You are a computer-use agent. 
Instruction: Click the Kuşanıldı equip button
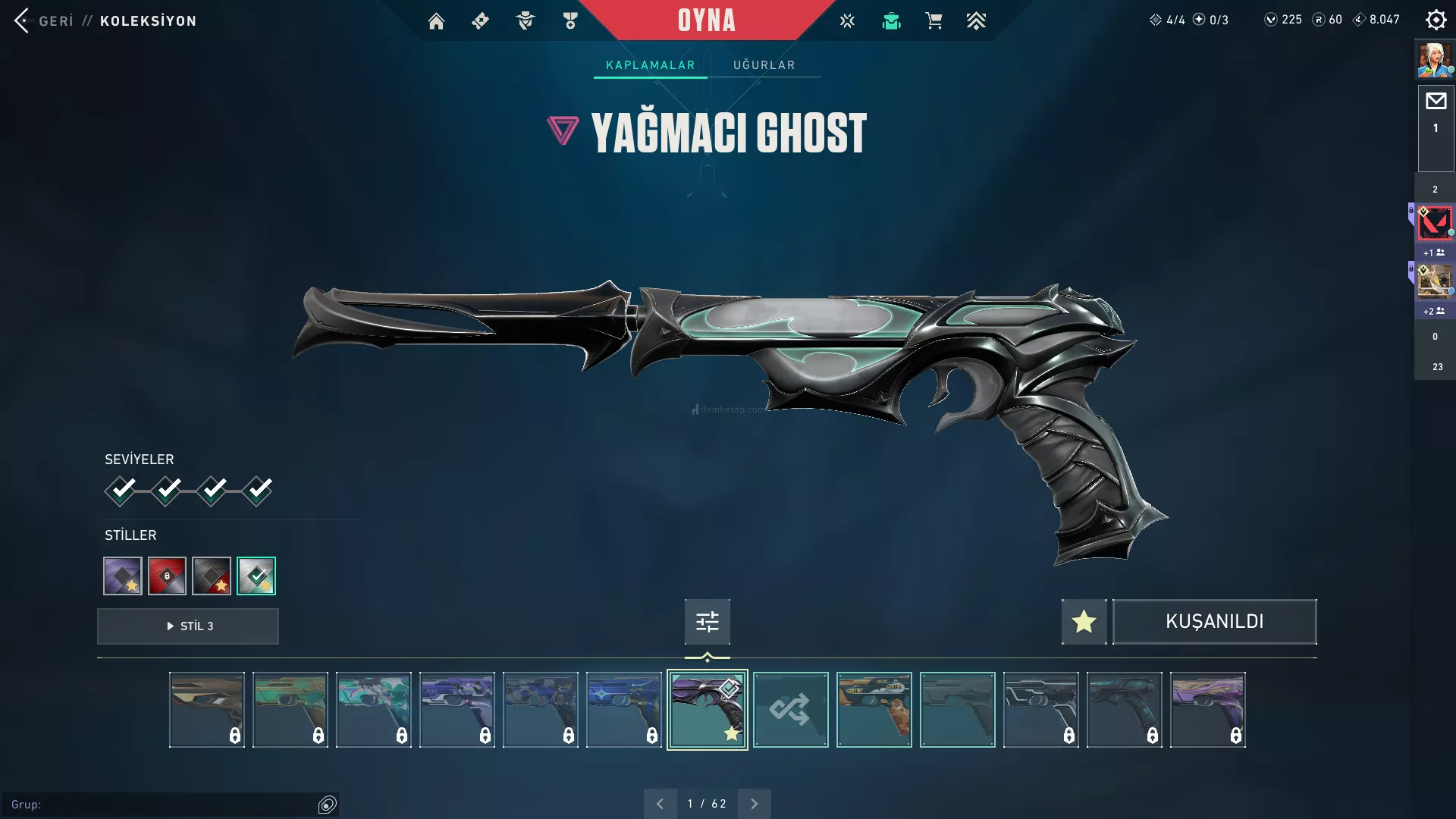point(1214,622)
